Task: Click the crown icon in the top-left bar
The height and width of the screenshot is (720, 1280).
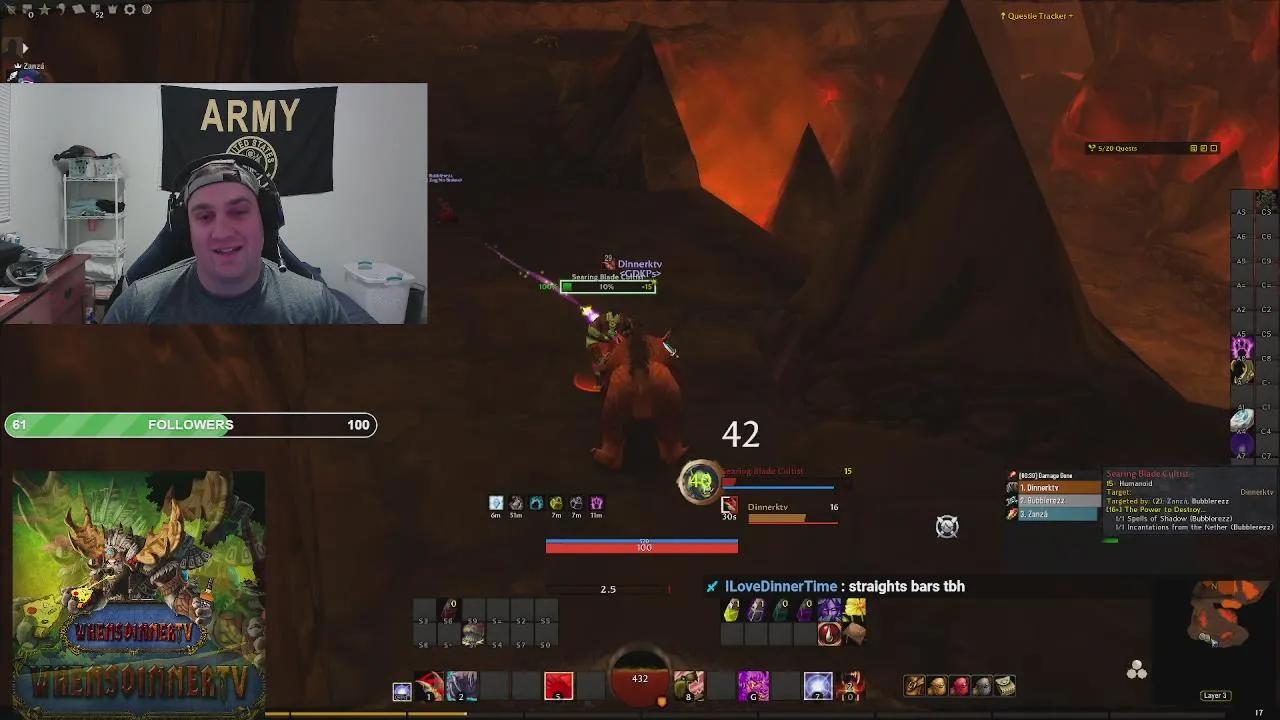Action: [x=112, y=9]
